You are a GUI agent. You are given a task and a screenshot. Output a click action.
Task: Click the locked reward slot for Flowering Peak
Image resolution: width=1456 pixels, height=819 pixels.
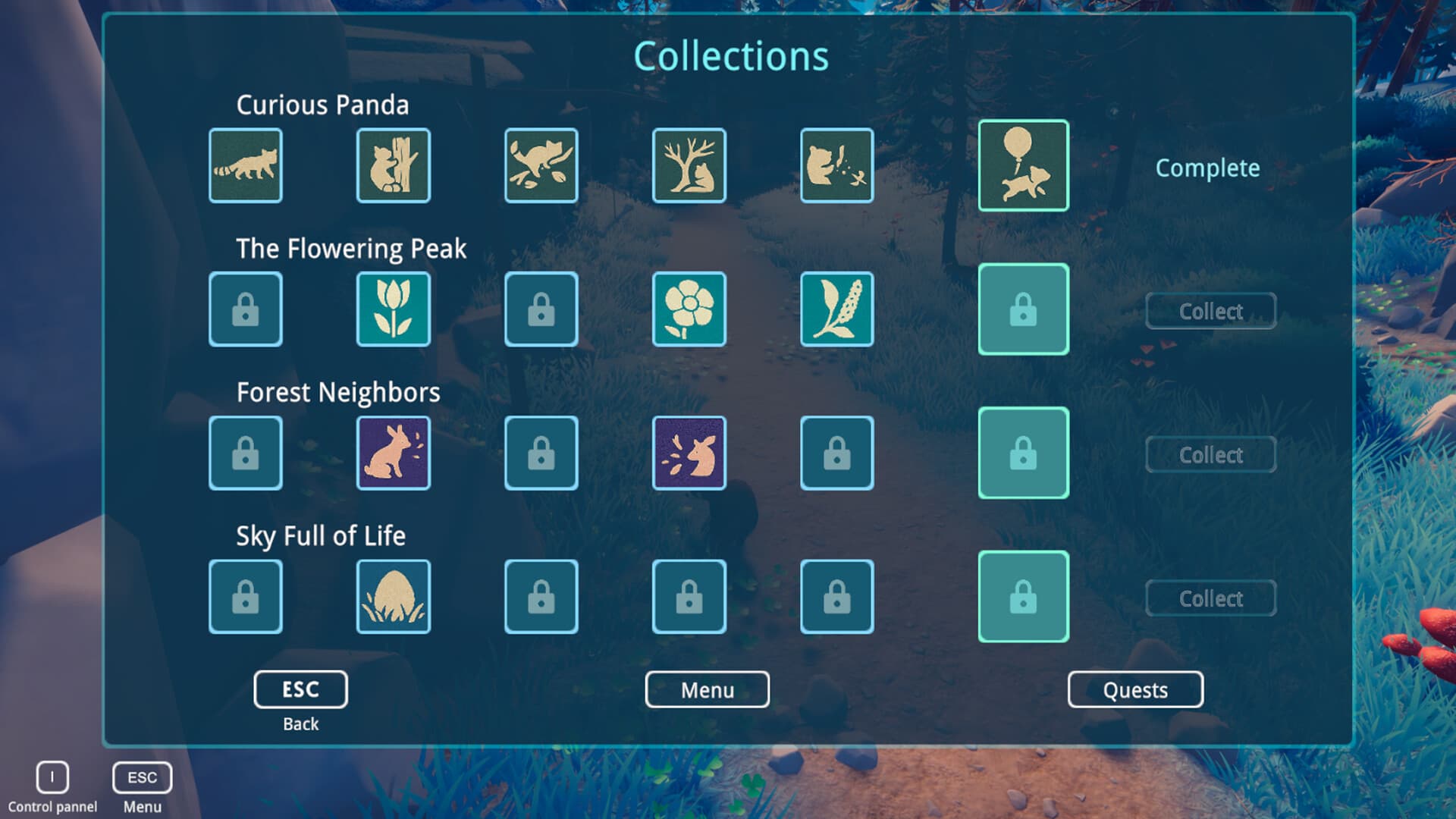click(x=1023, y=309)
